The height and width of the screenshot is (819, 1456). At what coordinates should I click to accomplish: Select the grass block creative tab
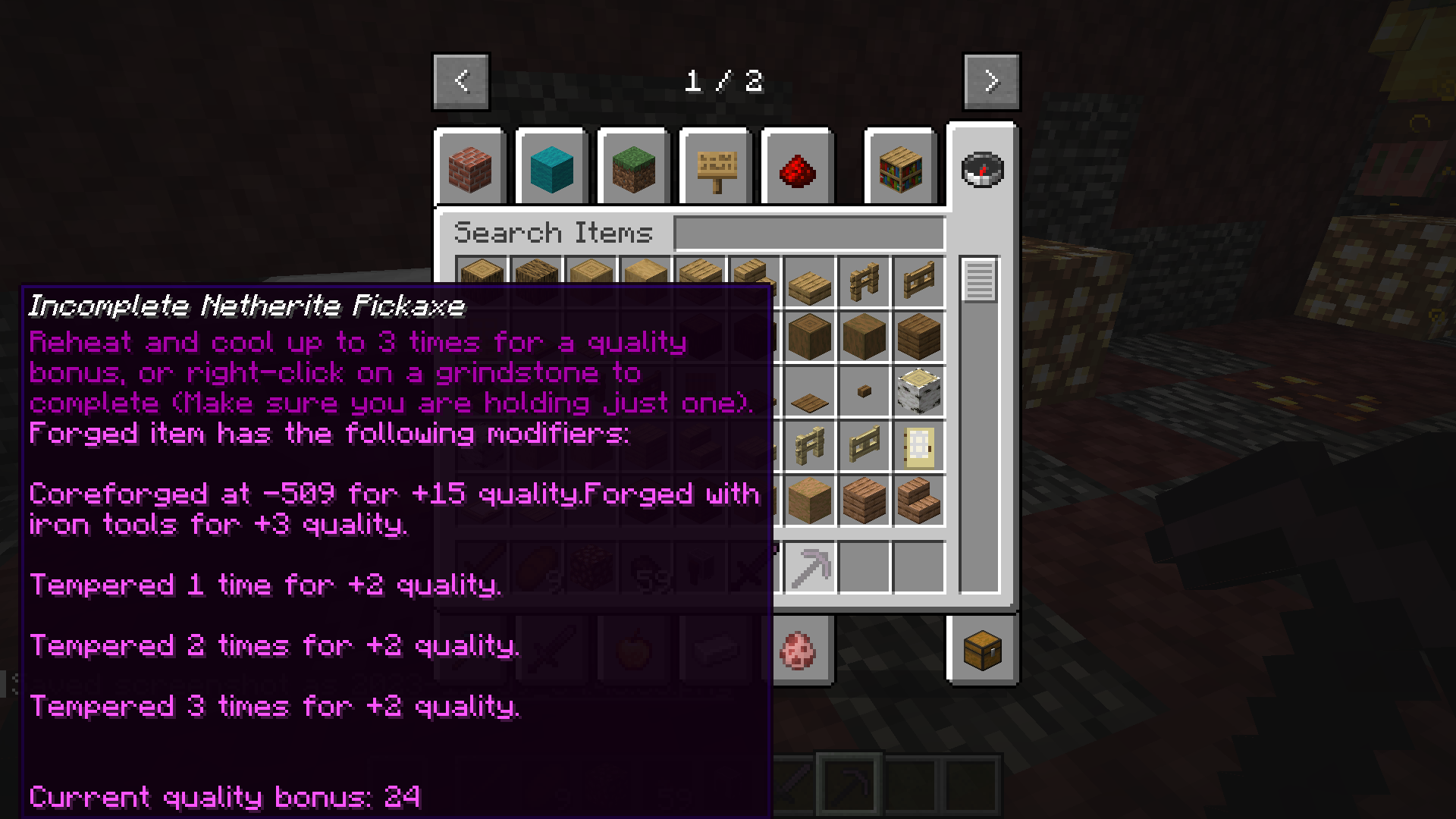633,168
